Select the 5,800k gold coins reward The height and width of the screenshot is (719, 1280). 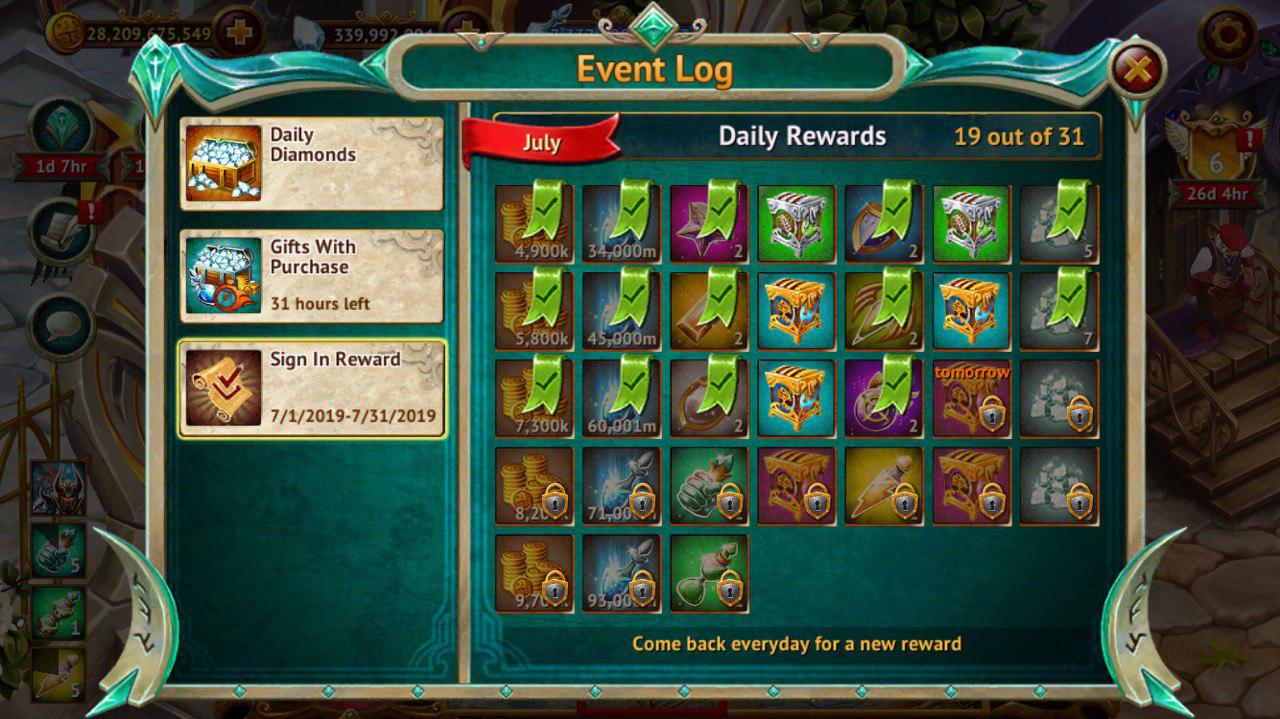point(534,310)
